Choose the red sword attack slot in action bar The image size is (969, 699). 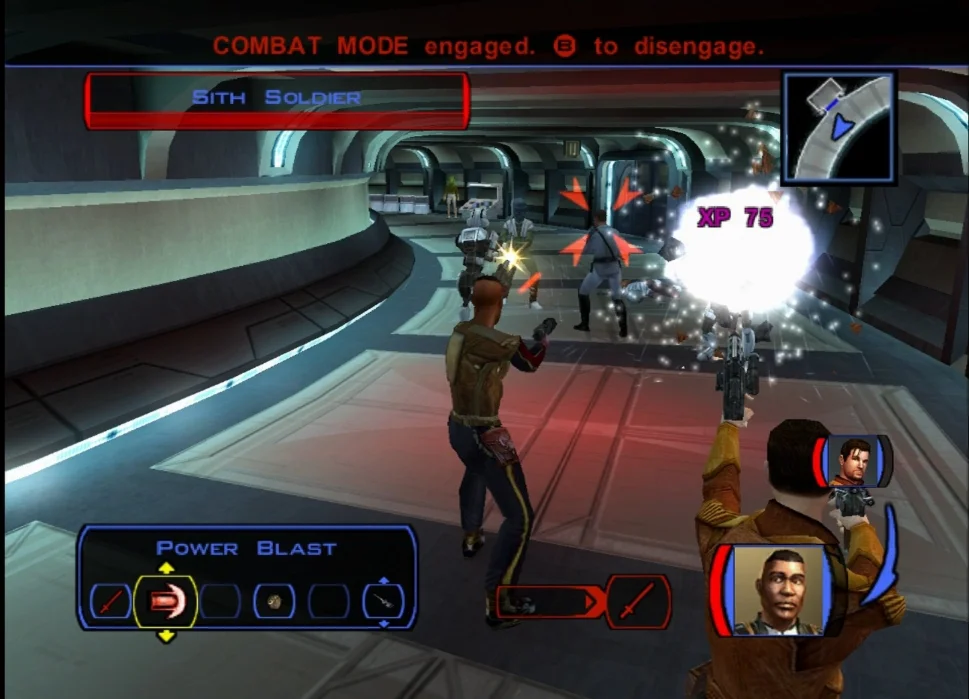coord(110,601)
